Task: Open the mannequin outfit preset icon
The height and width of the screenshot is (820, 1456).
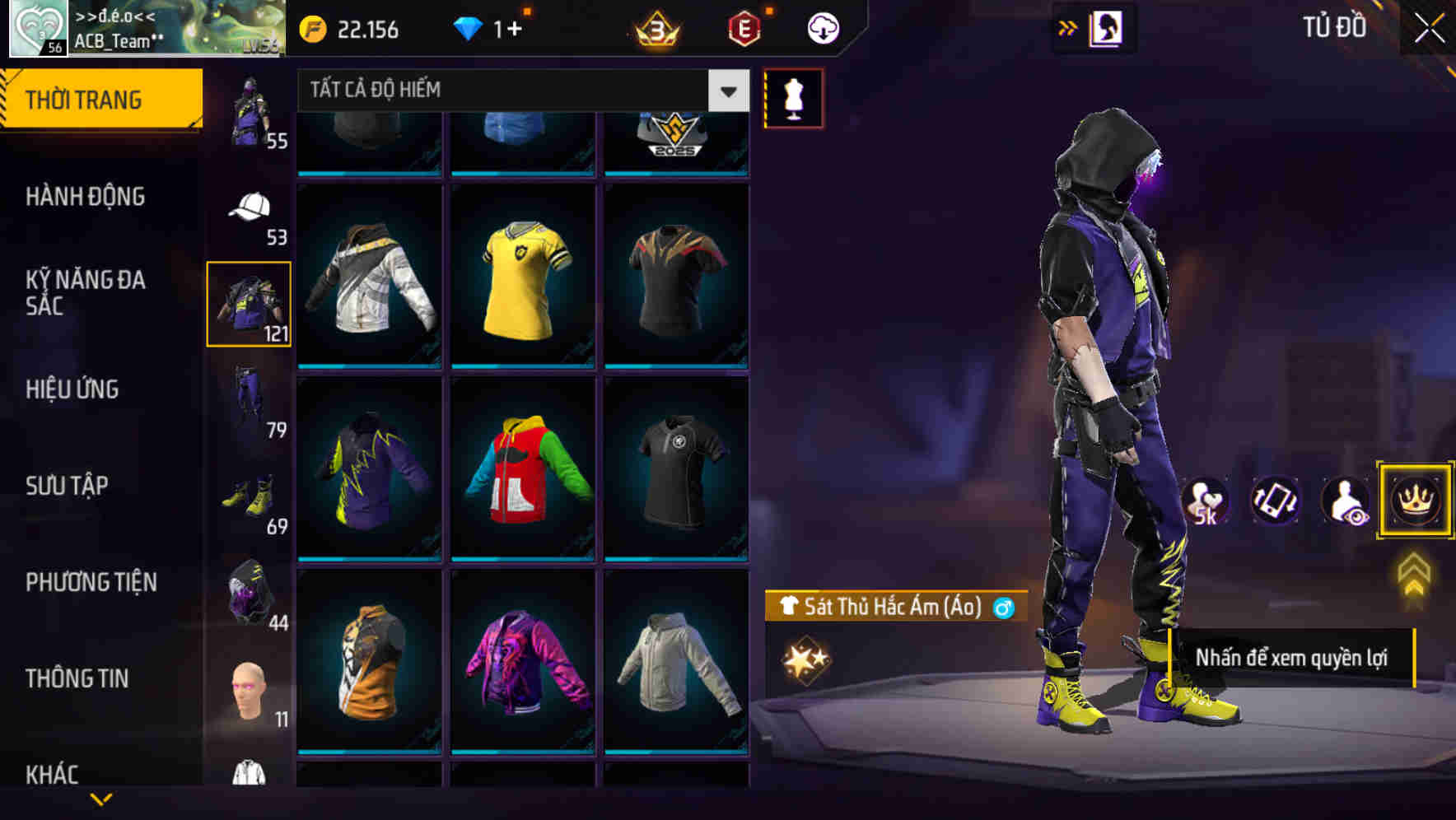Action: pyautogui.click(x=793, y=97)
